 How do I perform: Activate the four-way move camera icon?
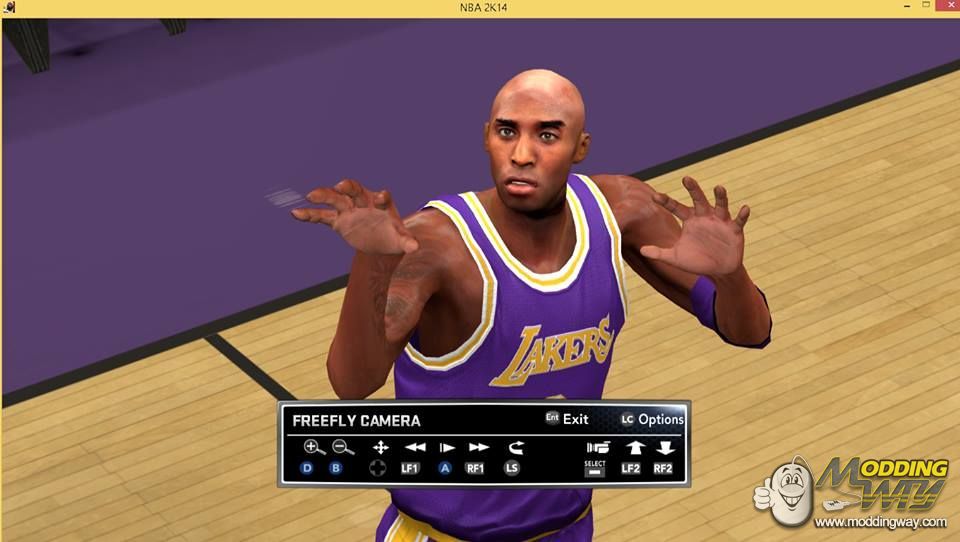[380, 448]
